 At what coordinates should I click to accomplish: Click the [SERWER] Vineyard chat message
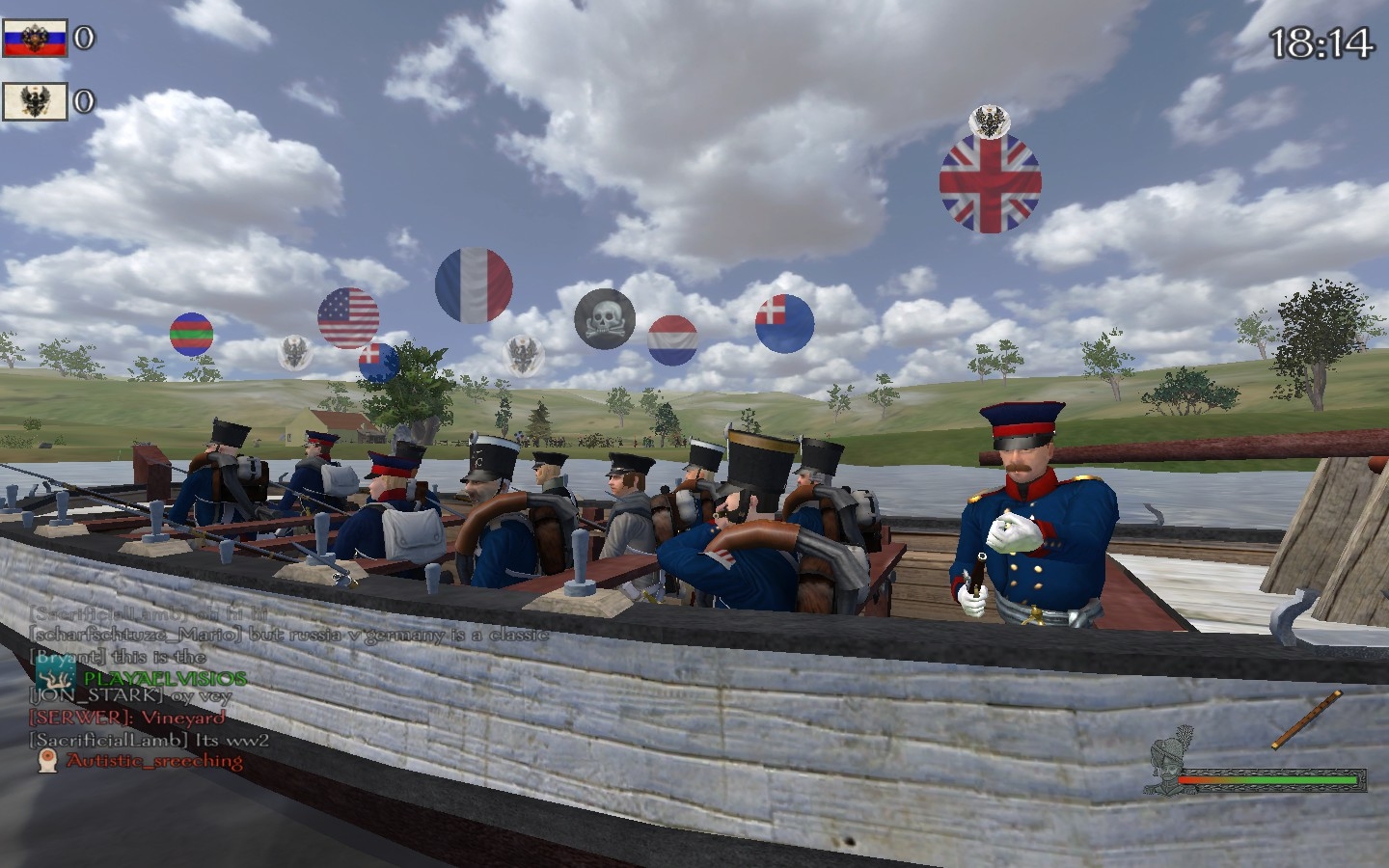(127, 717)
